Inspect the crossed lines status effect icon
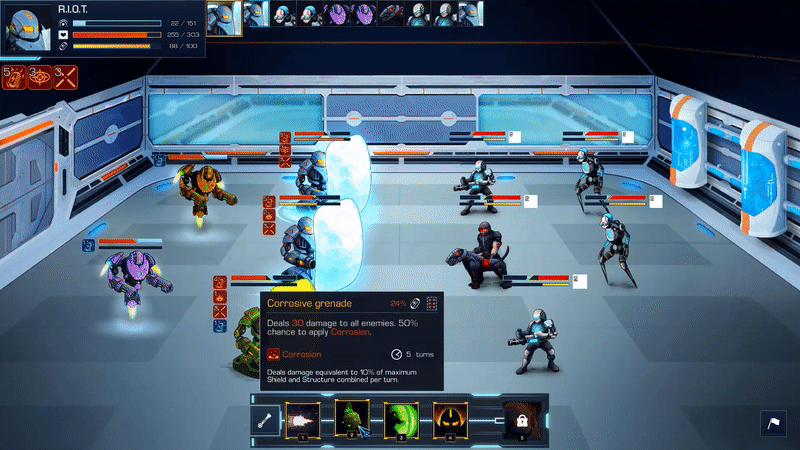Screen dimensions: 800x450 (x=67, y=76)
